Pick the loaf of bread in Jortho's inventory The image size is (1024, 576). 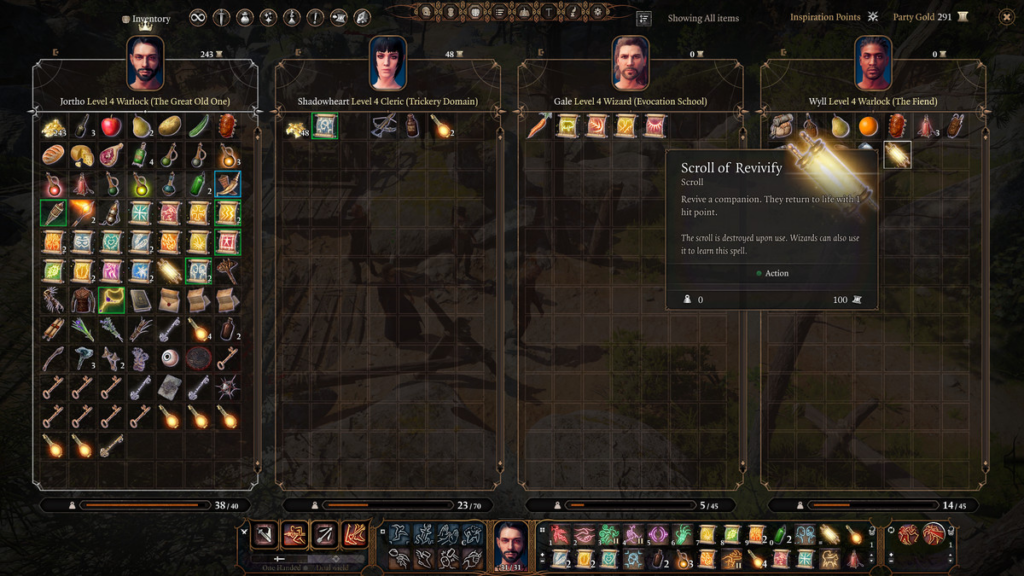tap(53, 156)
